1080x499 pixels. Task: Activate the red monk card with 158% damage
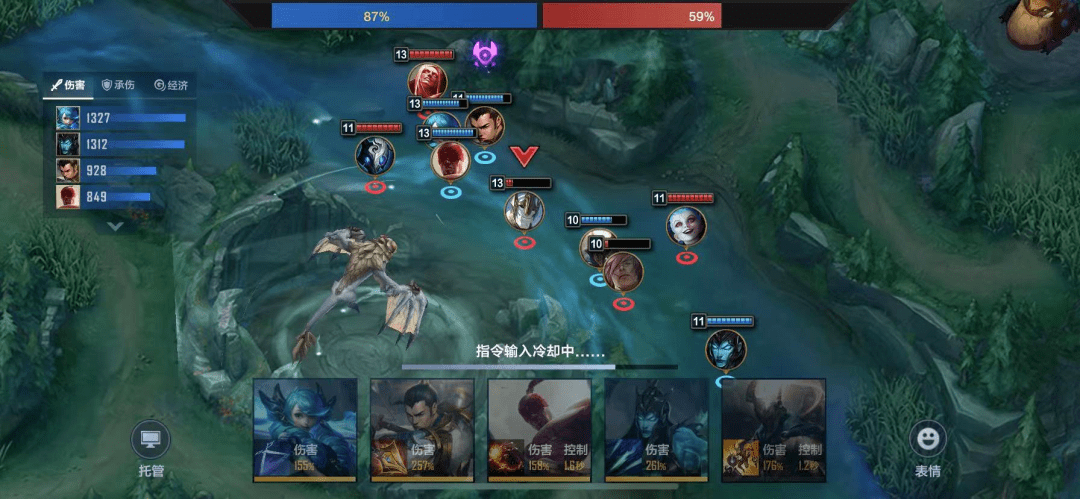(540, 430)
